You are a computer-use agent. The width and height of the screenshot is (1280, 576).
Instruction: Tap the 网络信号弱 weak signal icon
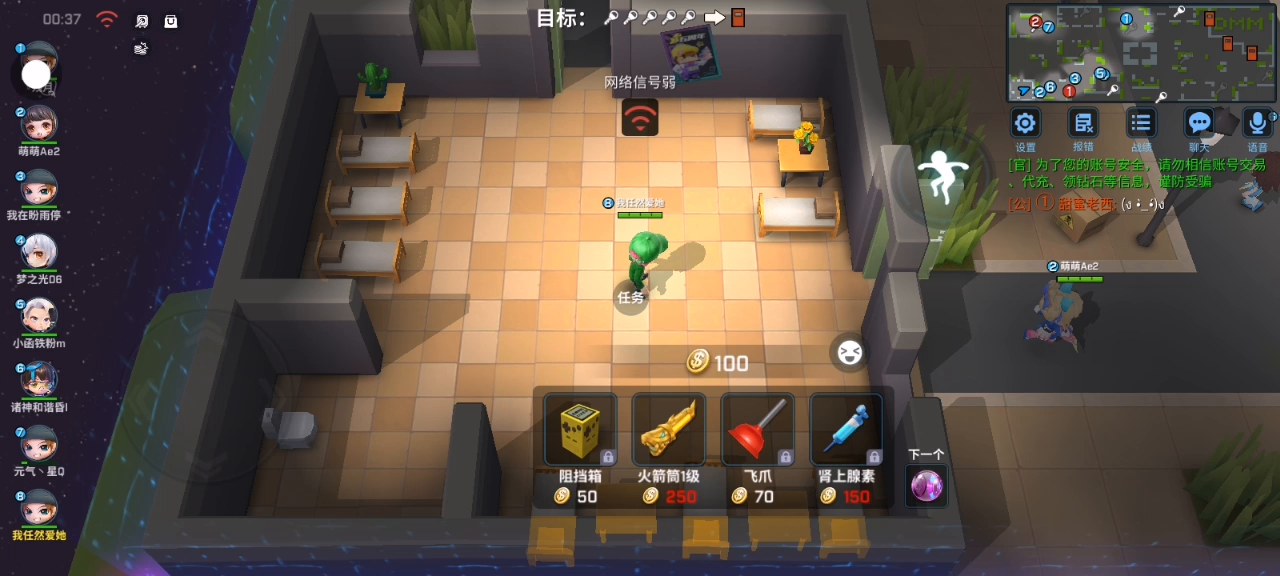pyautogui.click(x=640, y=117)
